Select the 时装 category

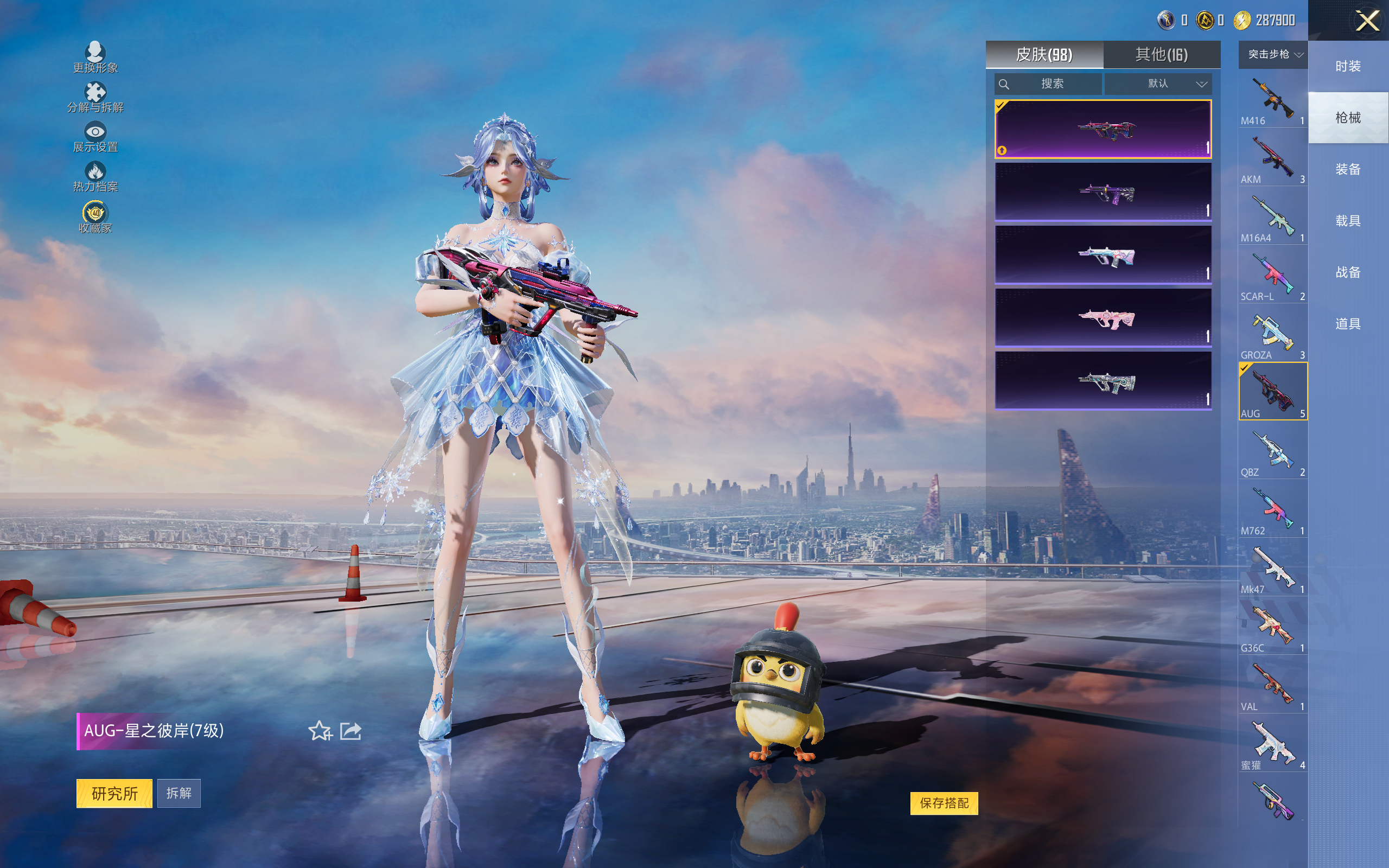click(1348, 67)
